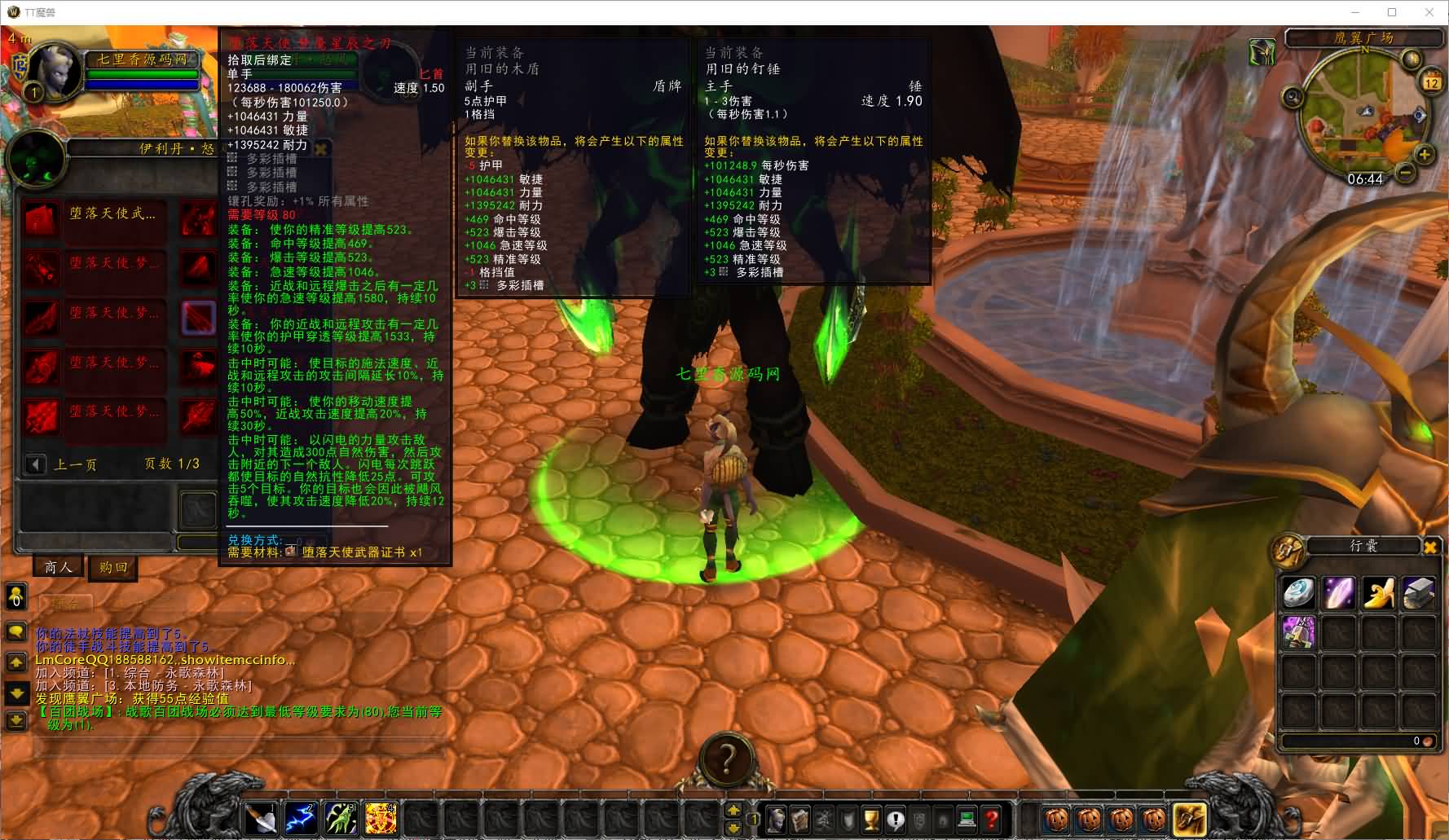Use the fiery red ability in slot 4
The height and width of the screenshot is (840, 1449).
coord(381,818)
